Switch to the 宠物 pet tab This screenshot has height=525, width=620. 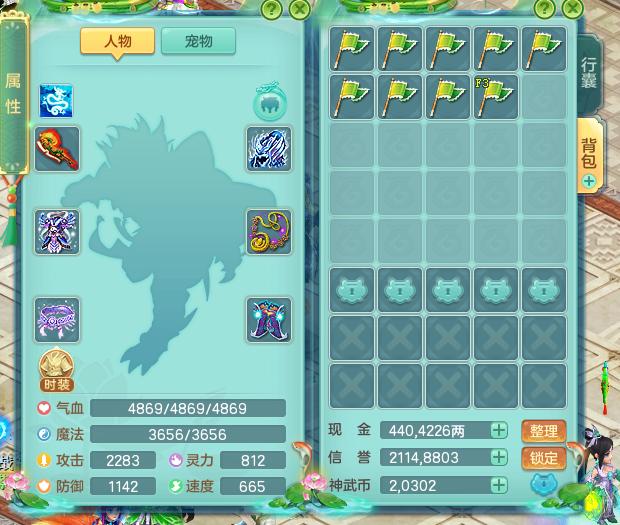[x=198, y=41]
